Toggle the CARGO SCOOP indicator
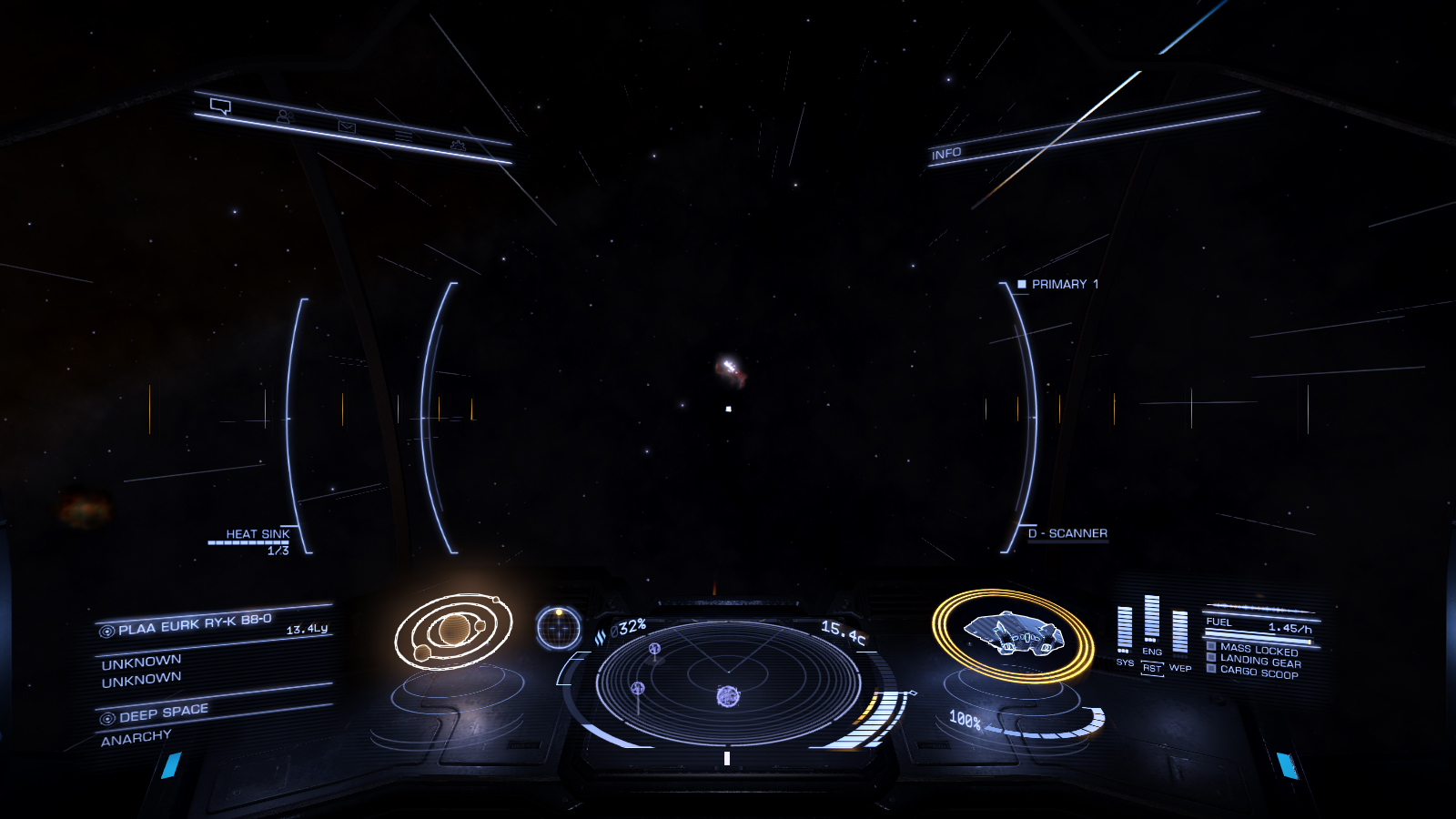The height and width of the screenshot is (819, 1456). [x=1258, y=672]
